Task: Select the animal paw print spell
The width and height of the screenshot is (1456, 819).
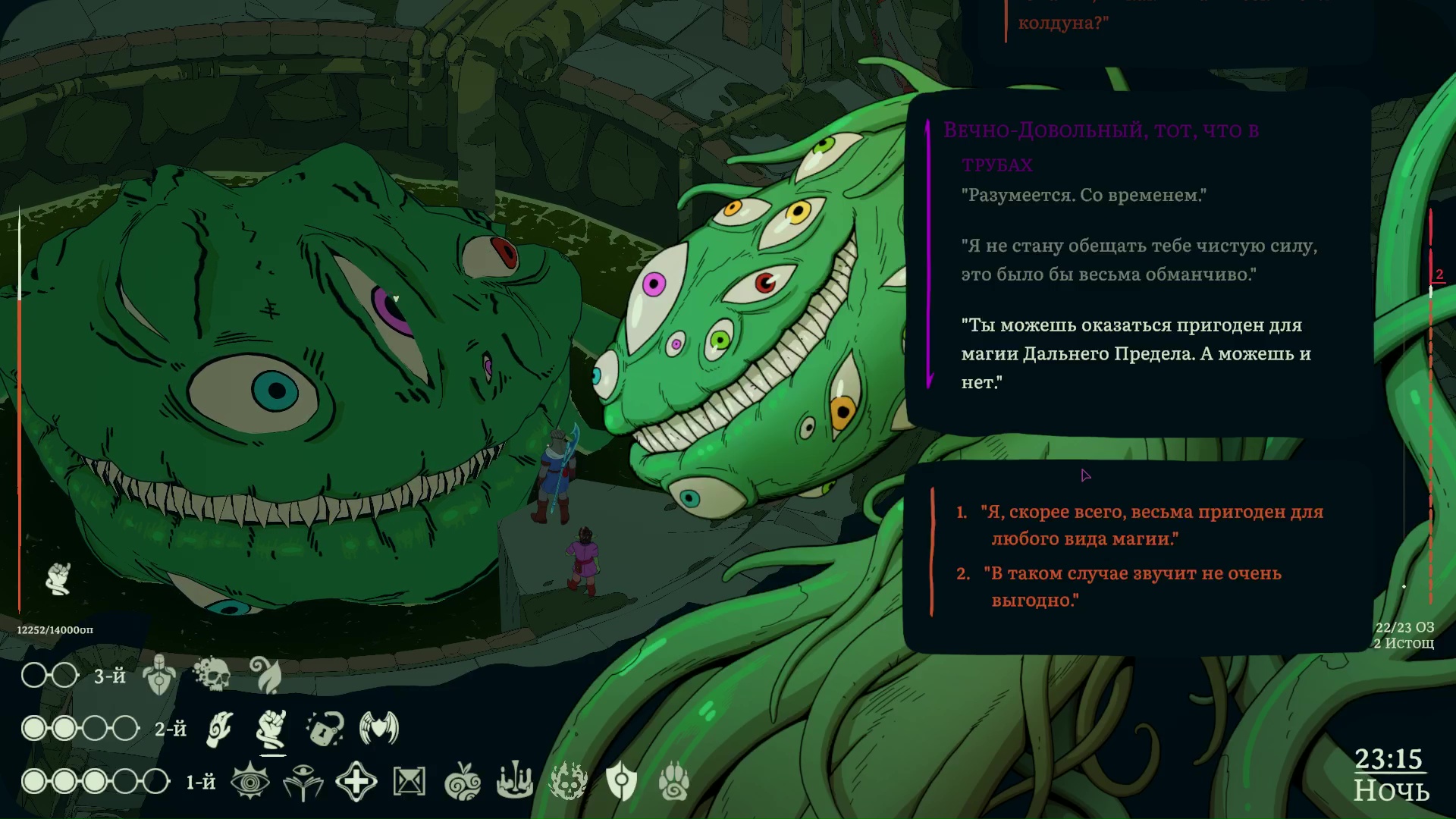Action: (x=673, y=782)
